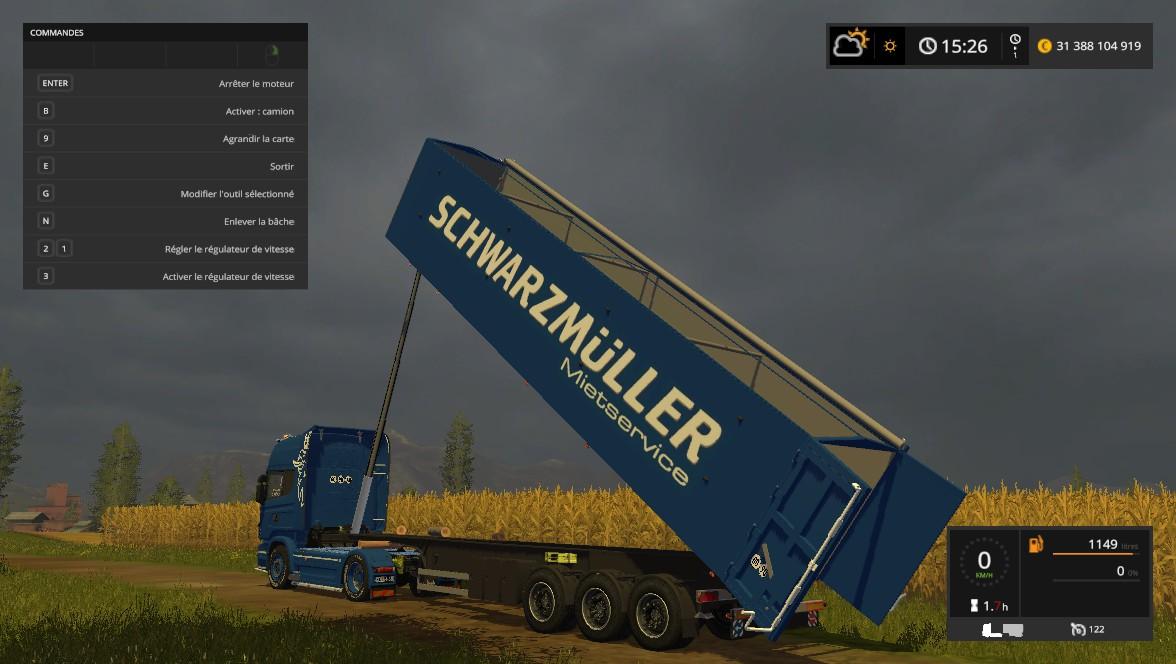The image size is (1176, 664).
Task: Toggle the cruise control speedometer icon
Action: (x=1078, y=629)
